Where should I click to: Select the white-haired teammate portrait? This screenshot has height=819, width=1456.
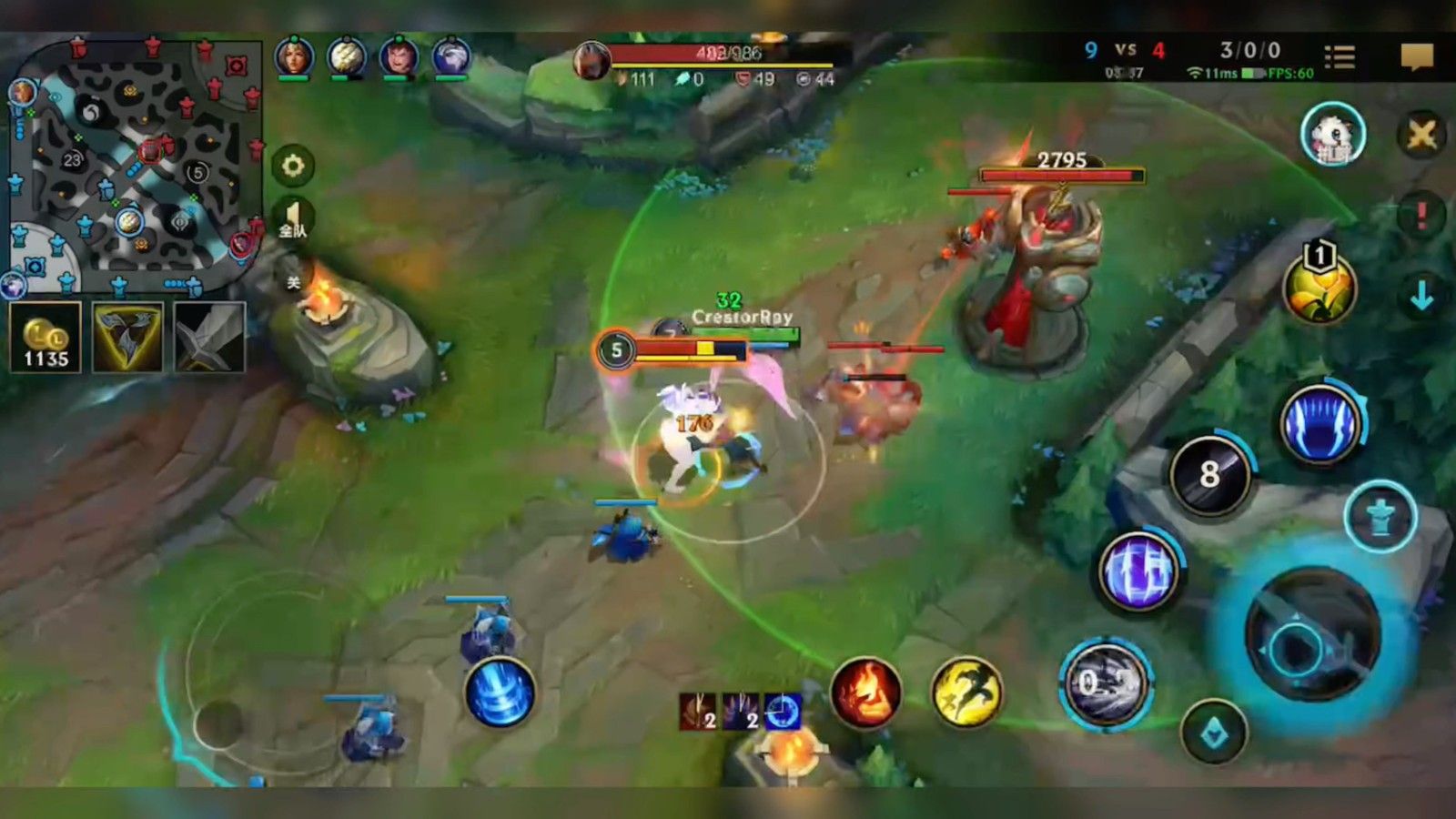pos(450,56)
